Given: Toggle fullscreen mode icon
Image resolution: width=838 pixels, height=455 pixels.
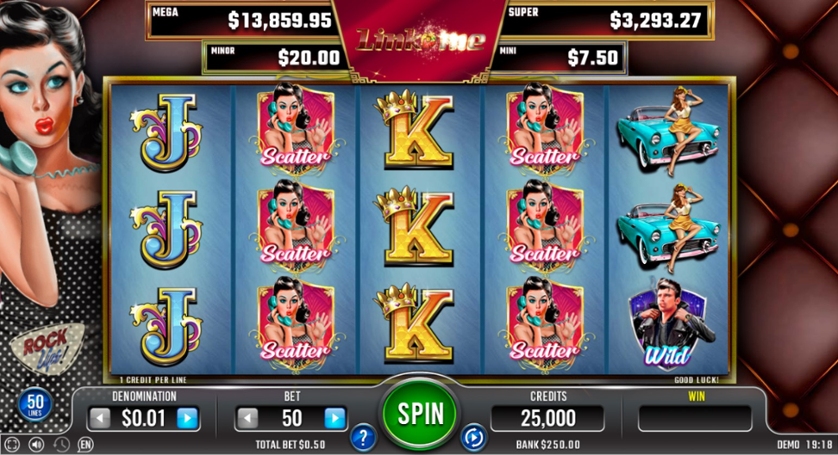Looking at the screenshot, I should 12,444.
